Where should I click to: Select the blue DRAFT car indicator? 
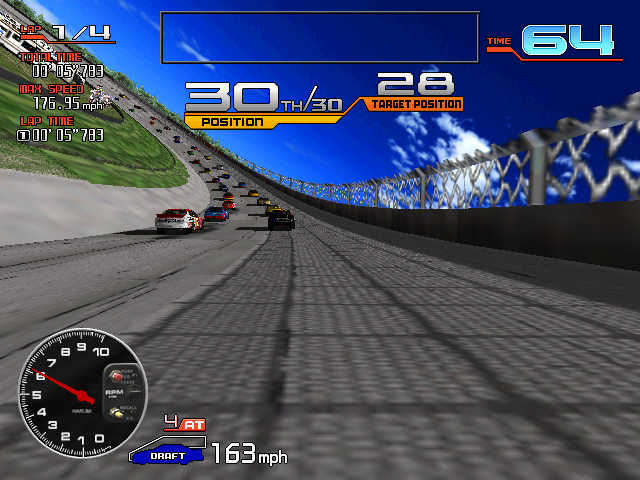click(167, 454)
